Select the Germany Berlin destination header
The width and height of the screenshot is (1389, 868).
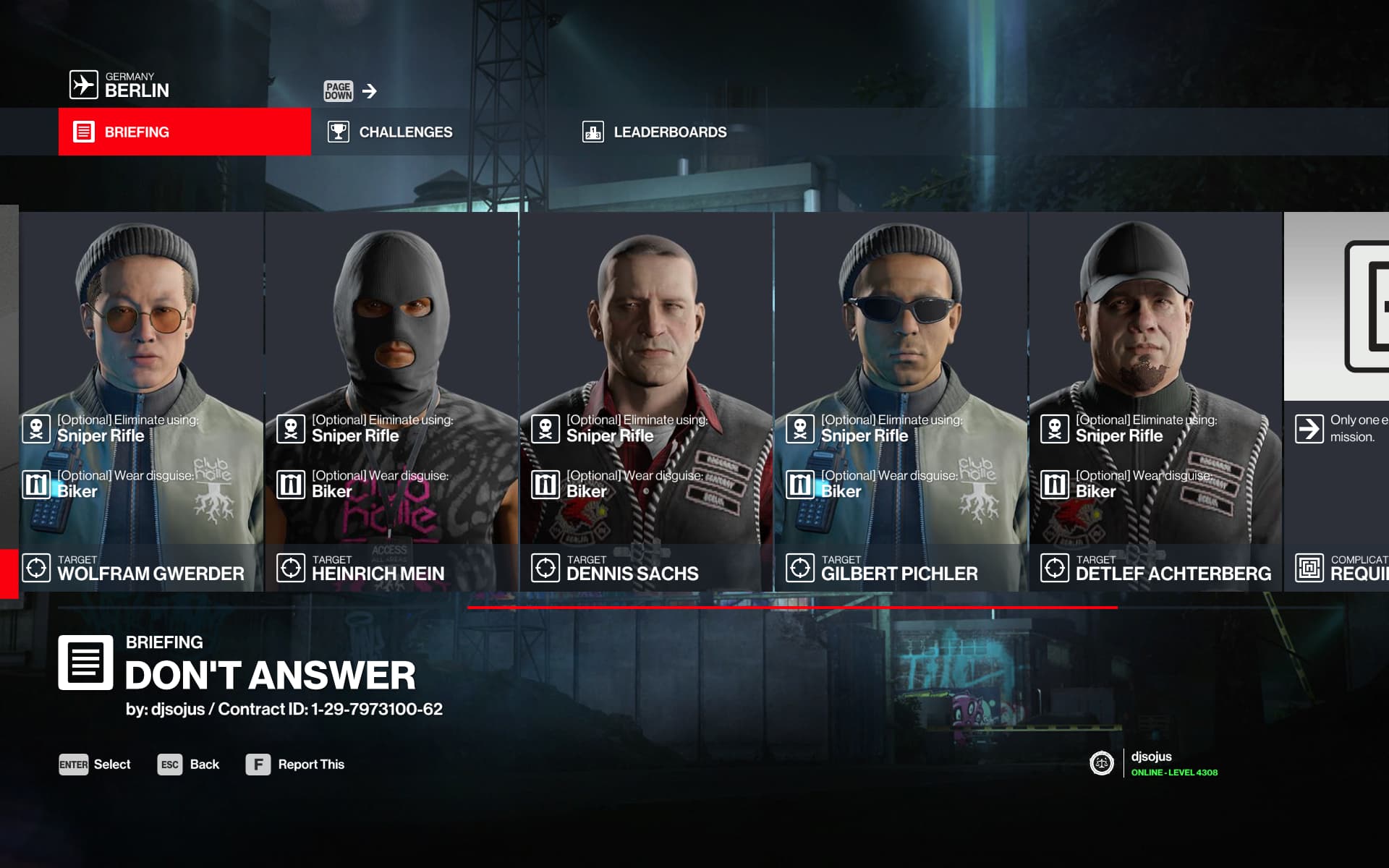(x=120, y=85)
